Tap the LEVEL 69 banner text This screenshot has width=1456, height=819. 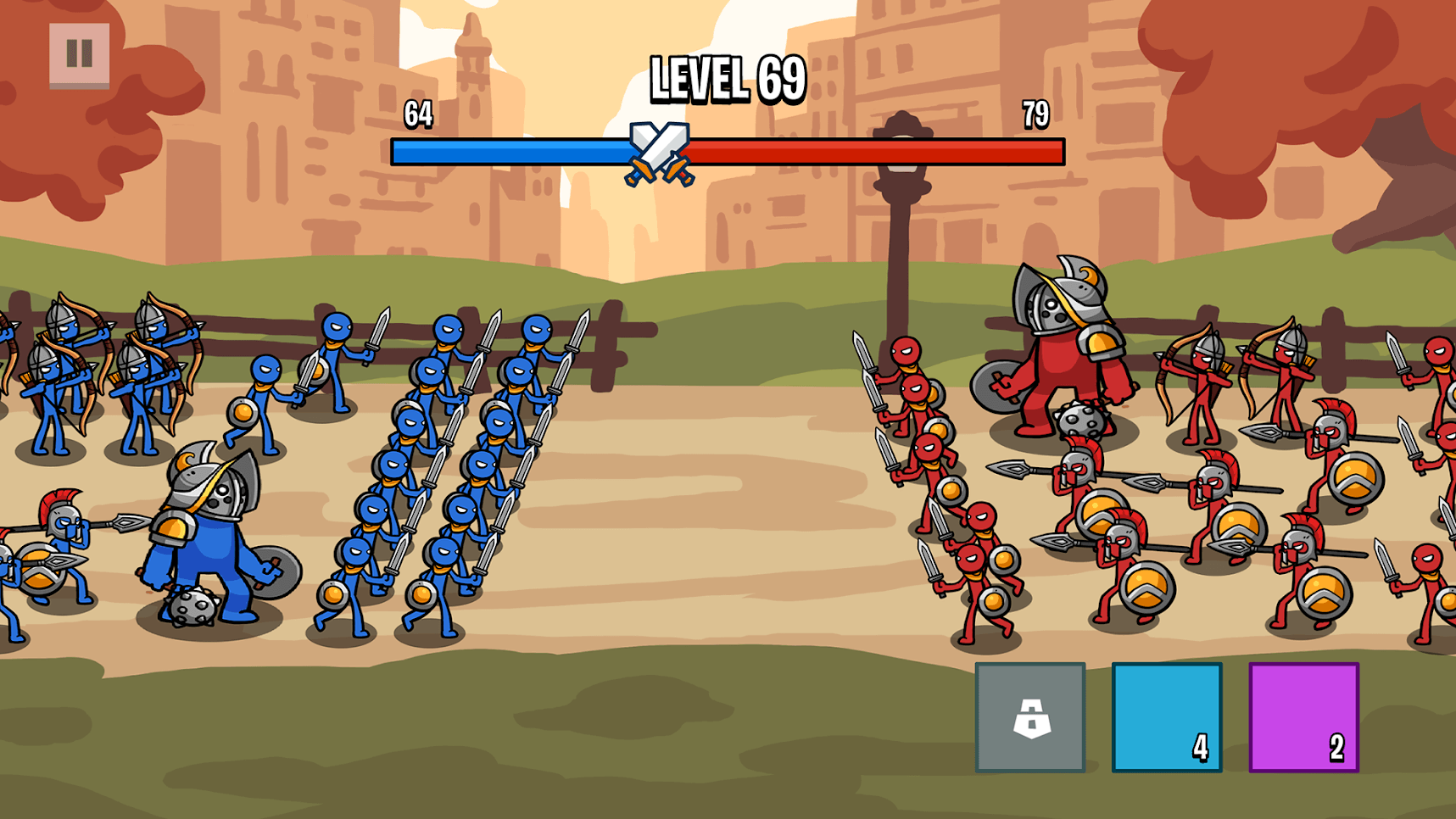click(x=725, y=78)
